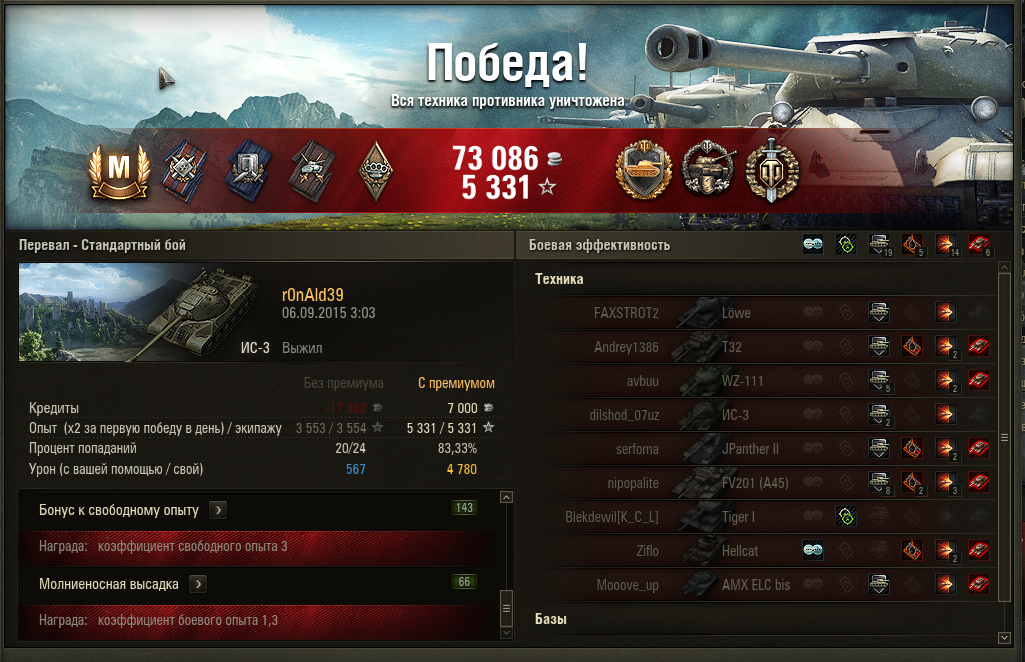Open the dilshod_07uz ИС-3 row
The width and height of the screenshot is (1025, 662).
click(x=760, y=415)
